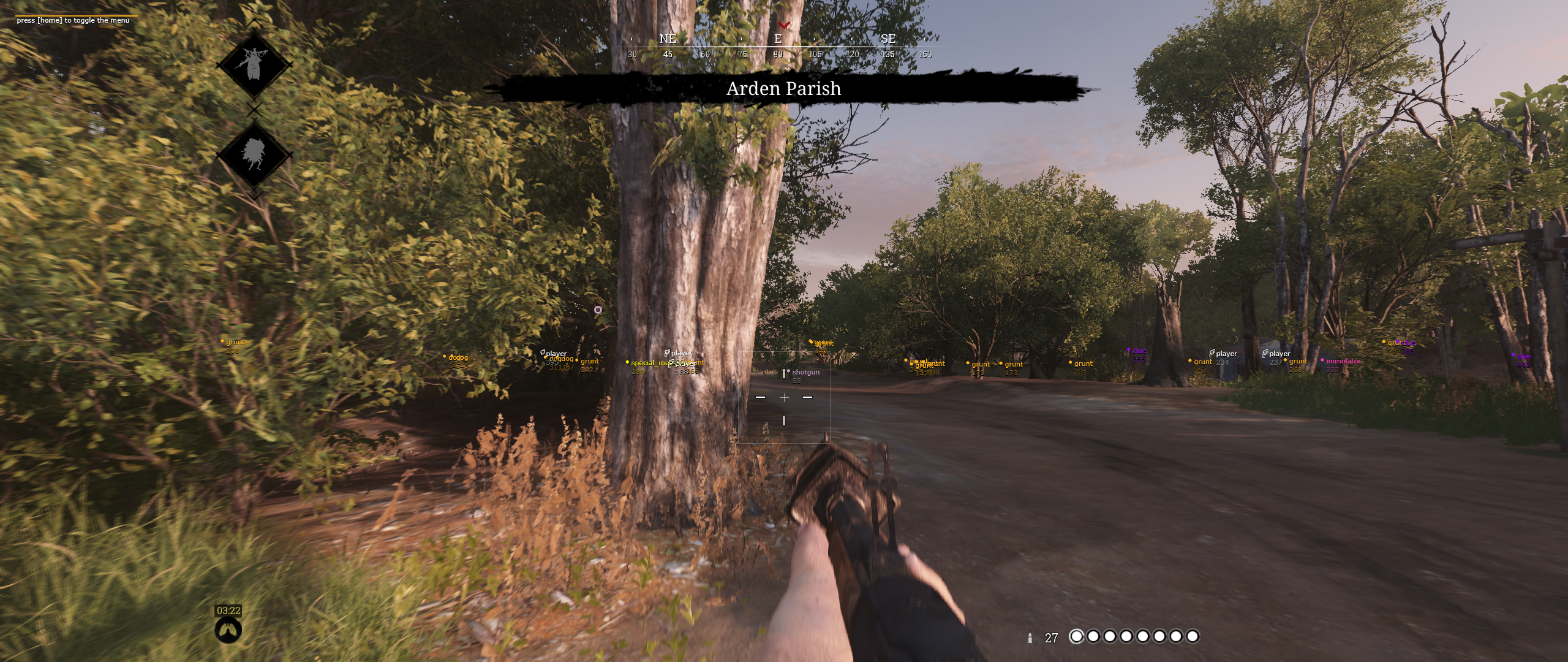Viewport: 1568px width, 662px height.
Task: Click the E marker on the compass strip
Action: (778, 40)
